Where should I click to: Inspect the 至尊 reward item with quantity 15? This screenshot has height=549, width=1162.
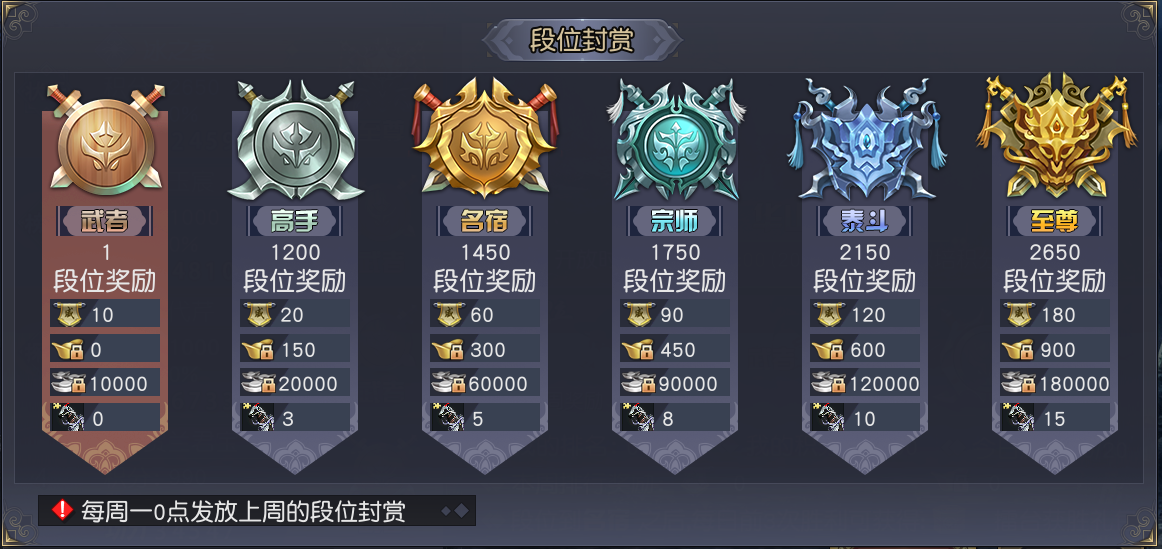point(1055,418)
